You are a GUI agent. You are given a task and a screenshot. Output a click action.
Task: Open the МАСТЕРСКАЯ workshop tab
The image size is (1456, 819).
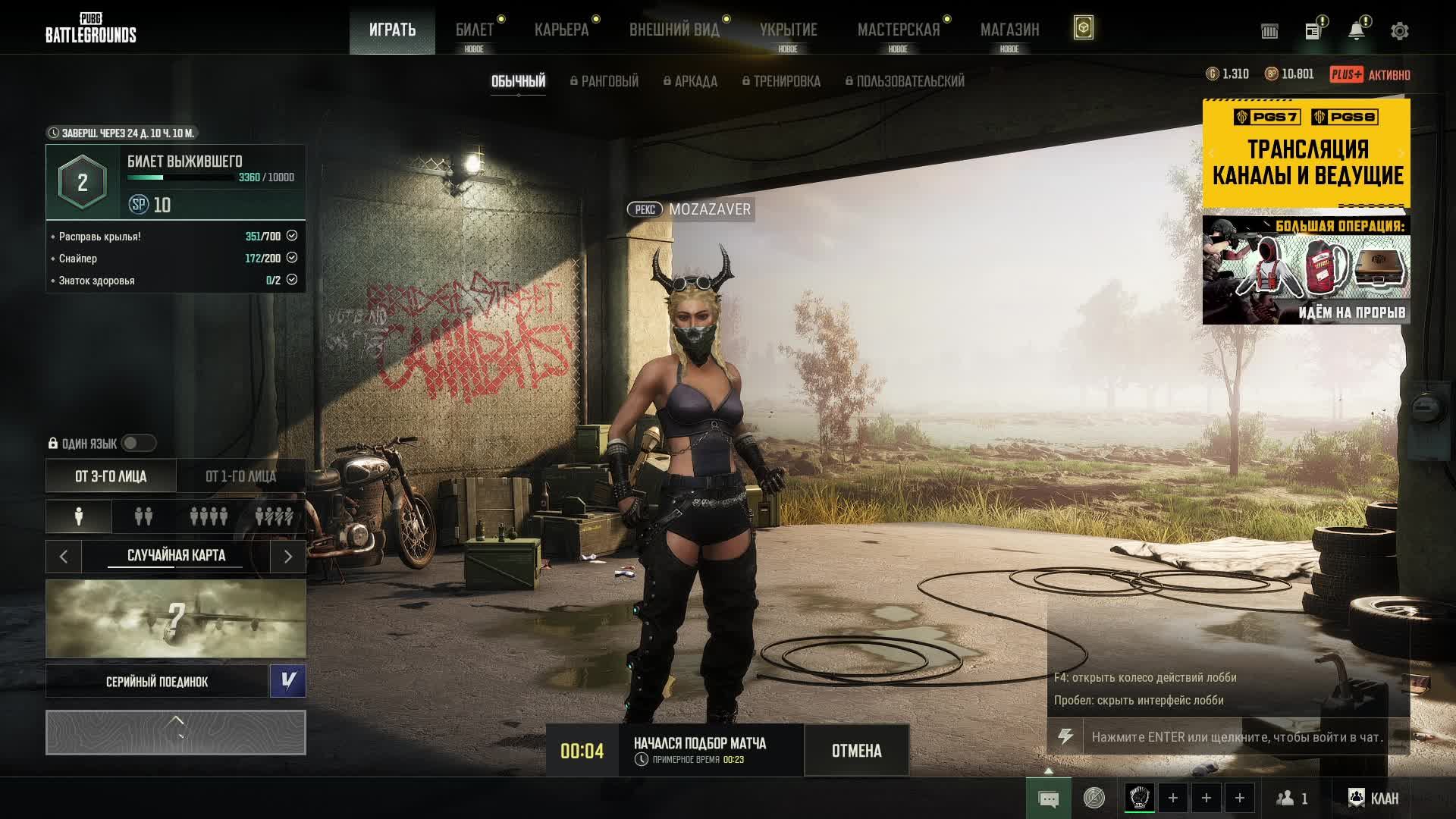pyautogui.click(x=898, y=30)
